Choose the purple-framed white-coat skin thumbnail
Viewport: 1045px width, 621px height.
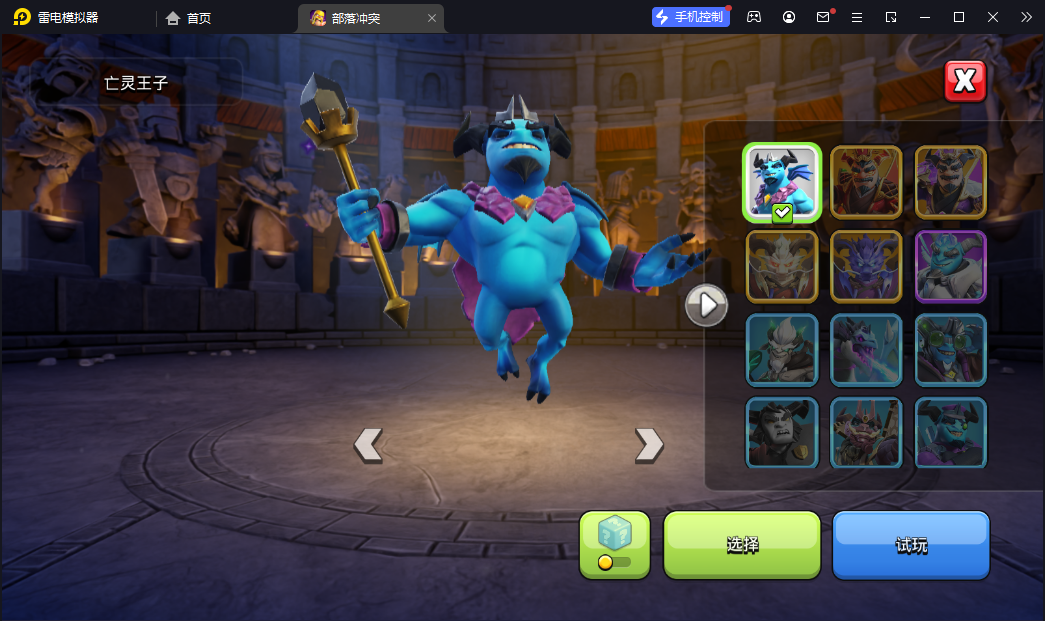(x=950, y=266)
